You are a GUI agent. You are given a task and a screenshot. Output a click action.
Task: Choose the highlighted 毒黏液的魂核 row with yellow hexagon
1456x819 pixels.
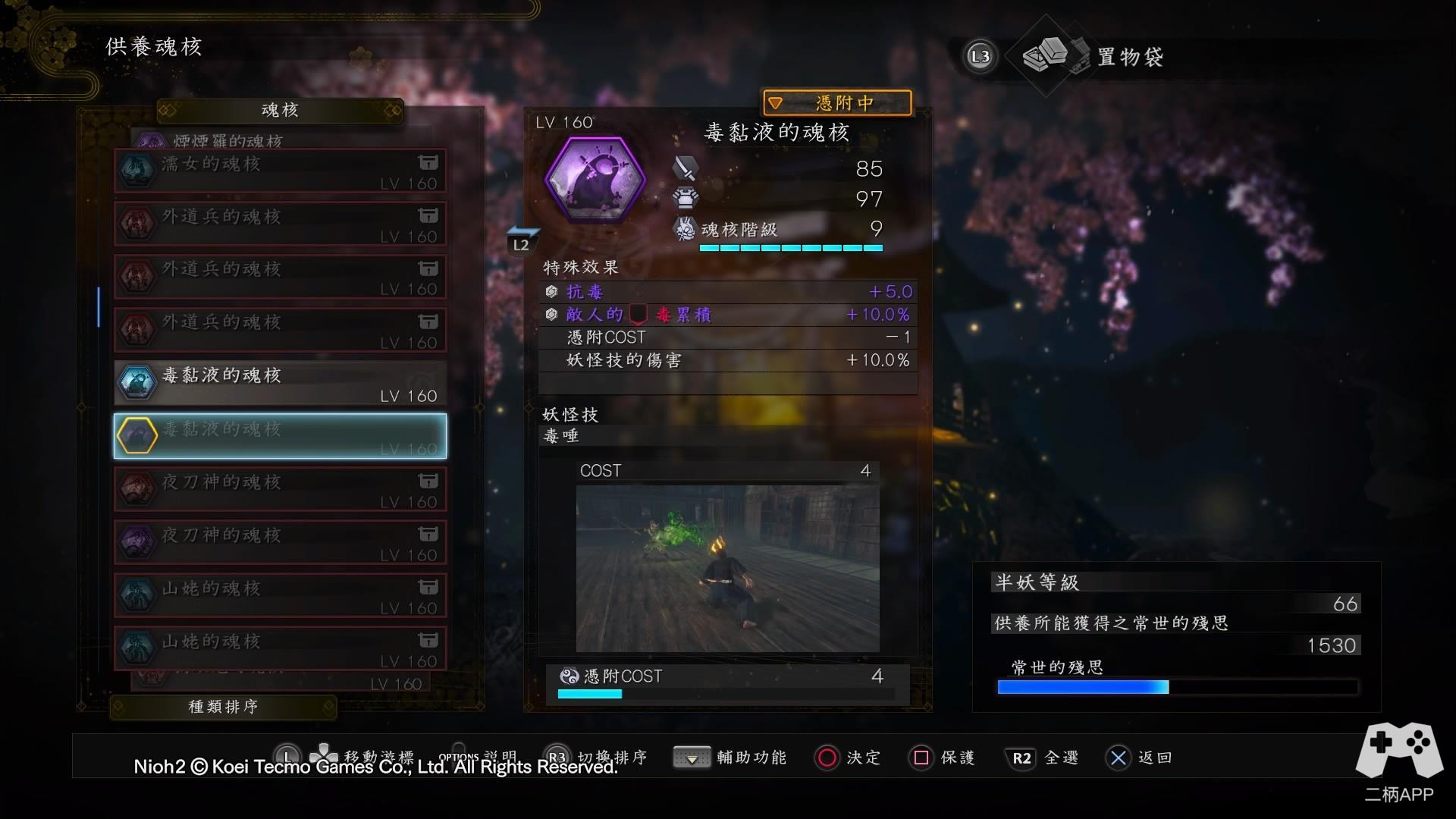tap(280, 436)
